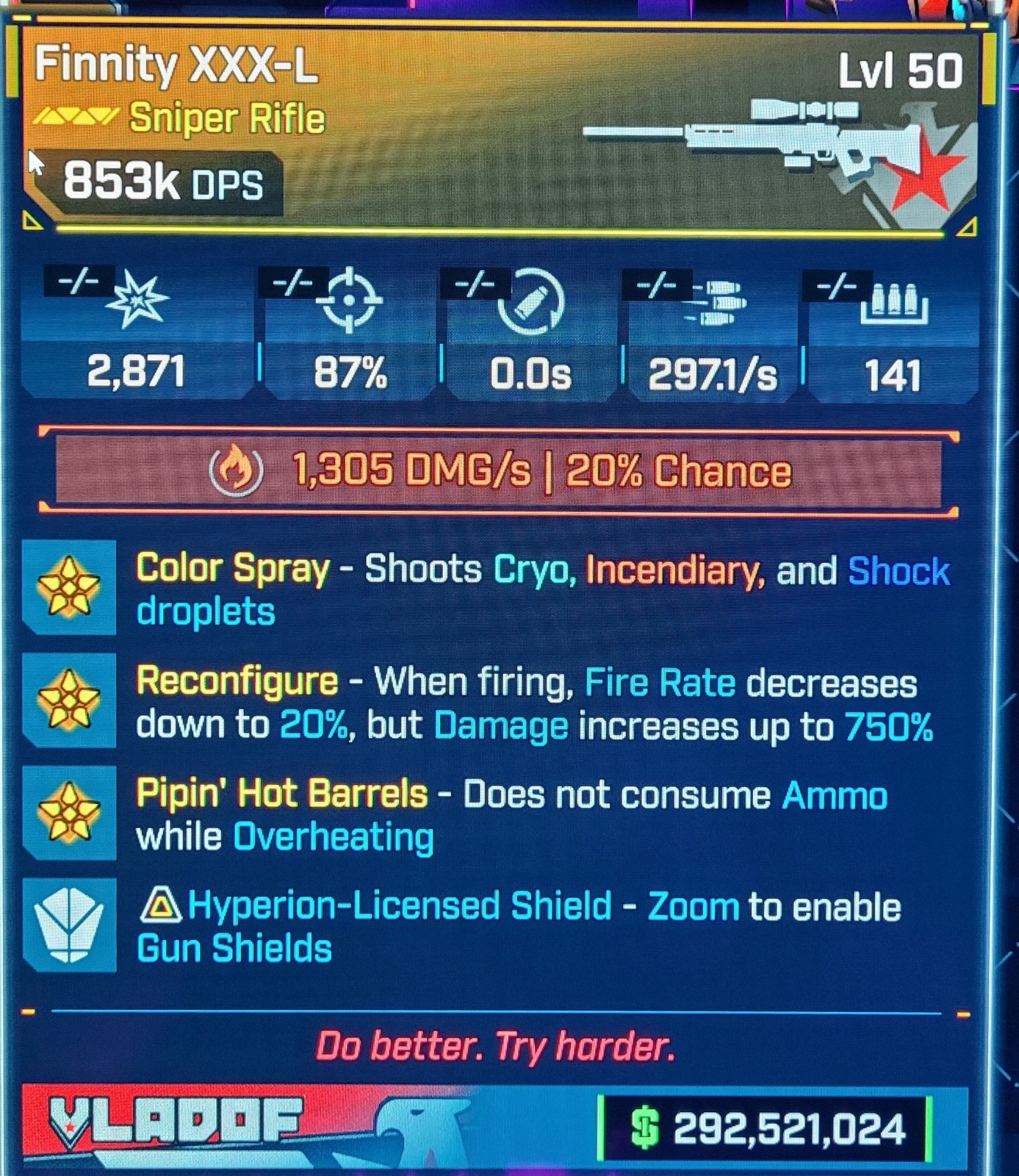Select the Color Spray perk icon

[69, 587]
